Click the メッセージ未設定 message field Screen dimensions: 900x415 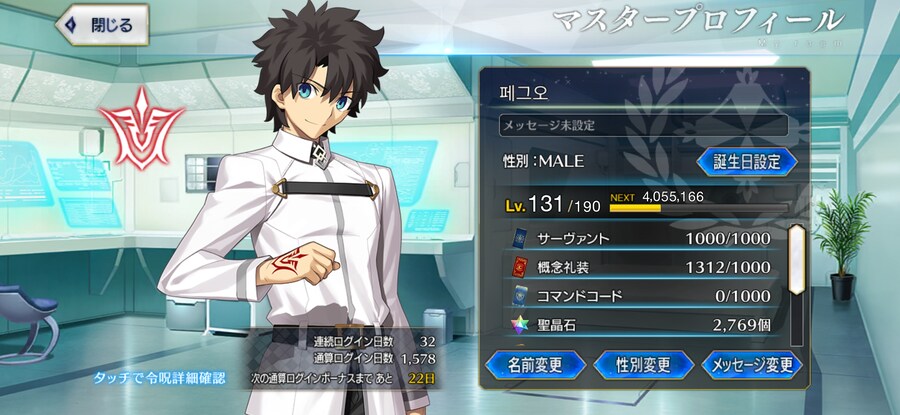643,126
